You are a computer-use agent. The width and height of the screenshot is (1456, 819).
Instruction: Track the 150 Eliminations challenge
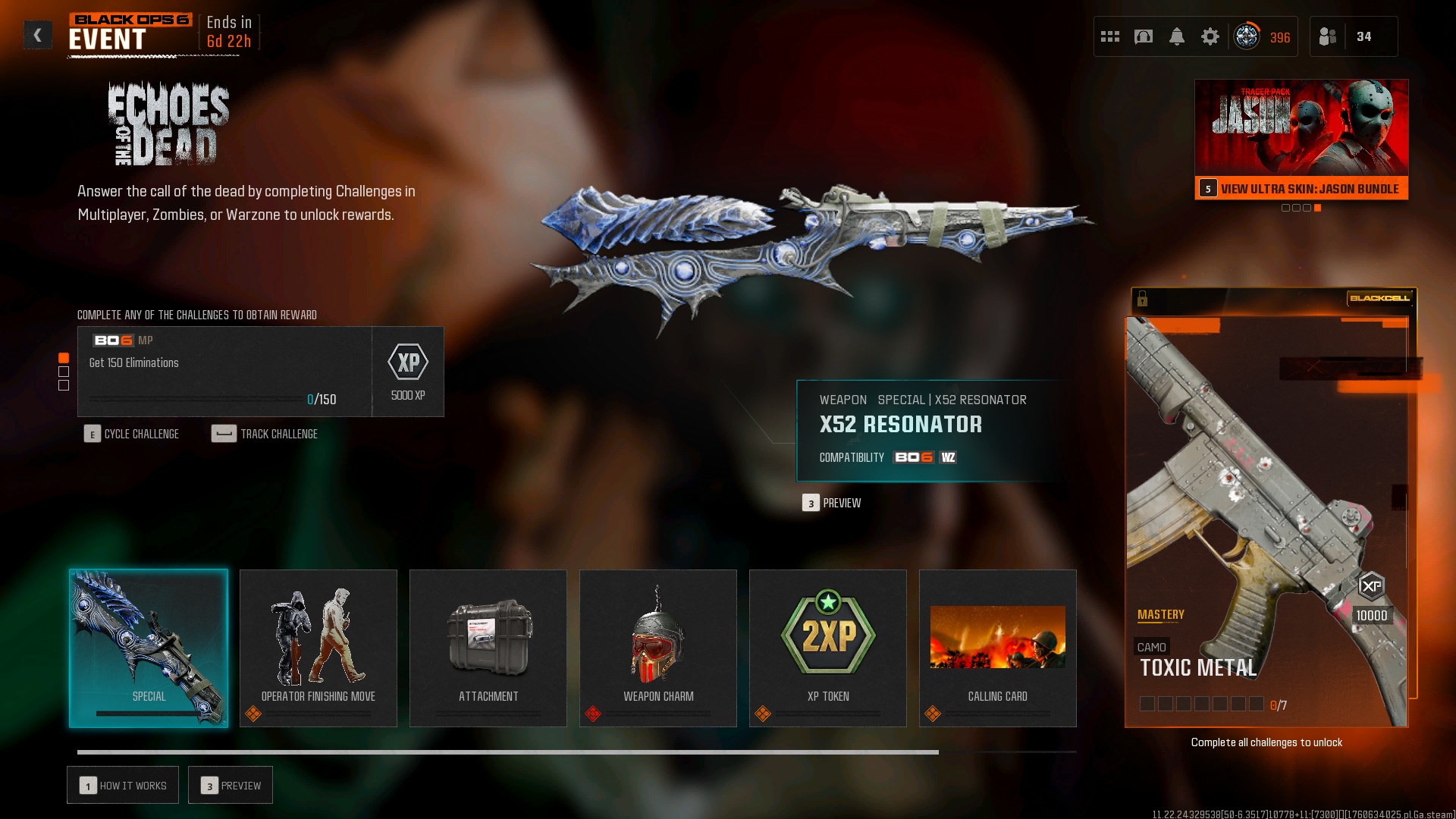coord(265,434)
